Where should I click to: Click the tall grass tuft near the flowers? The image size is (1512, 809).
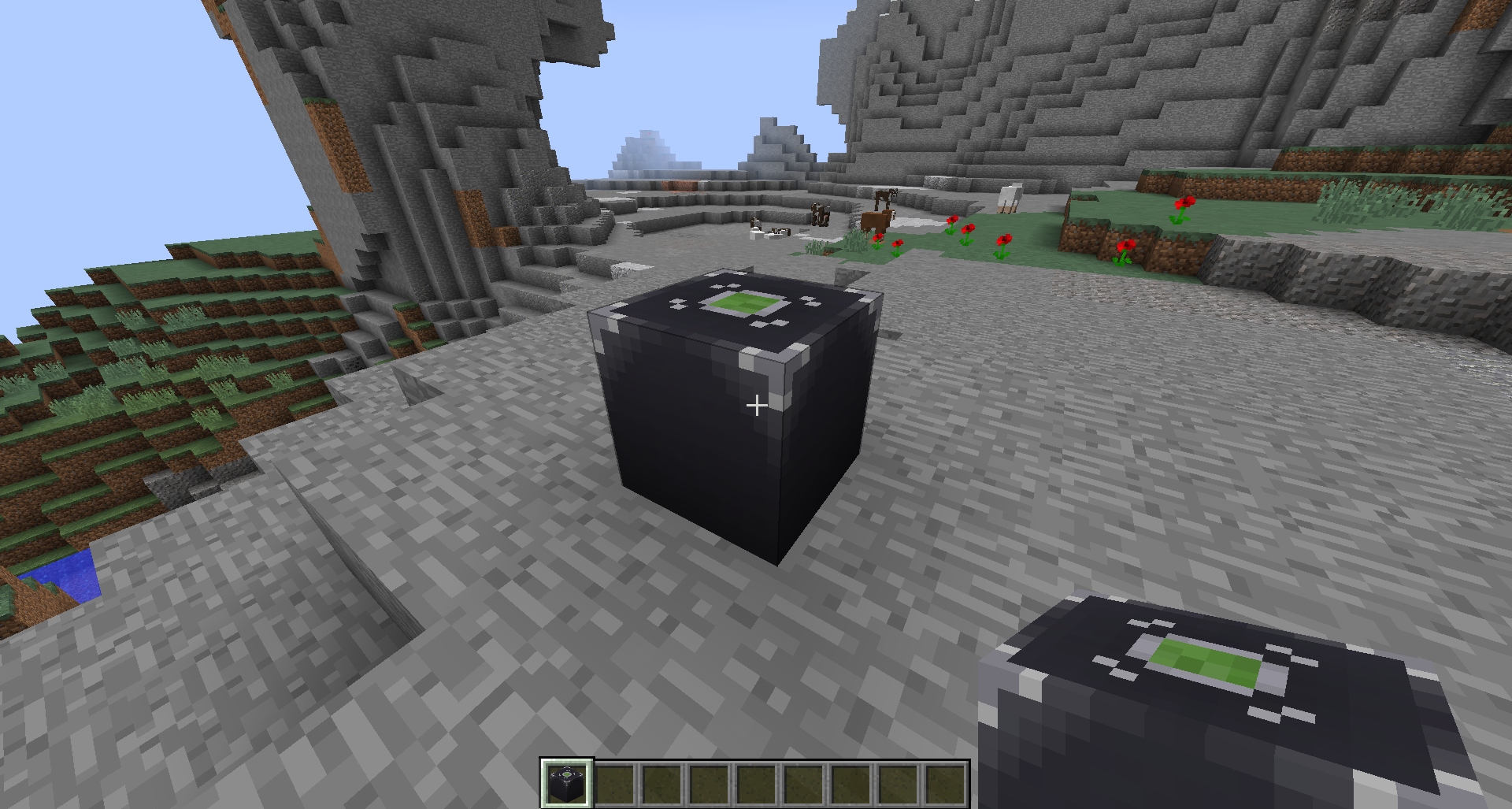click(x=854, y=243)
